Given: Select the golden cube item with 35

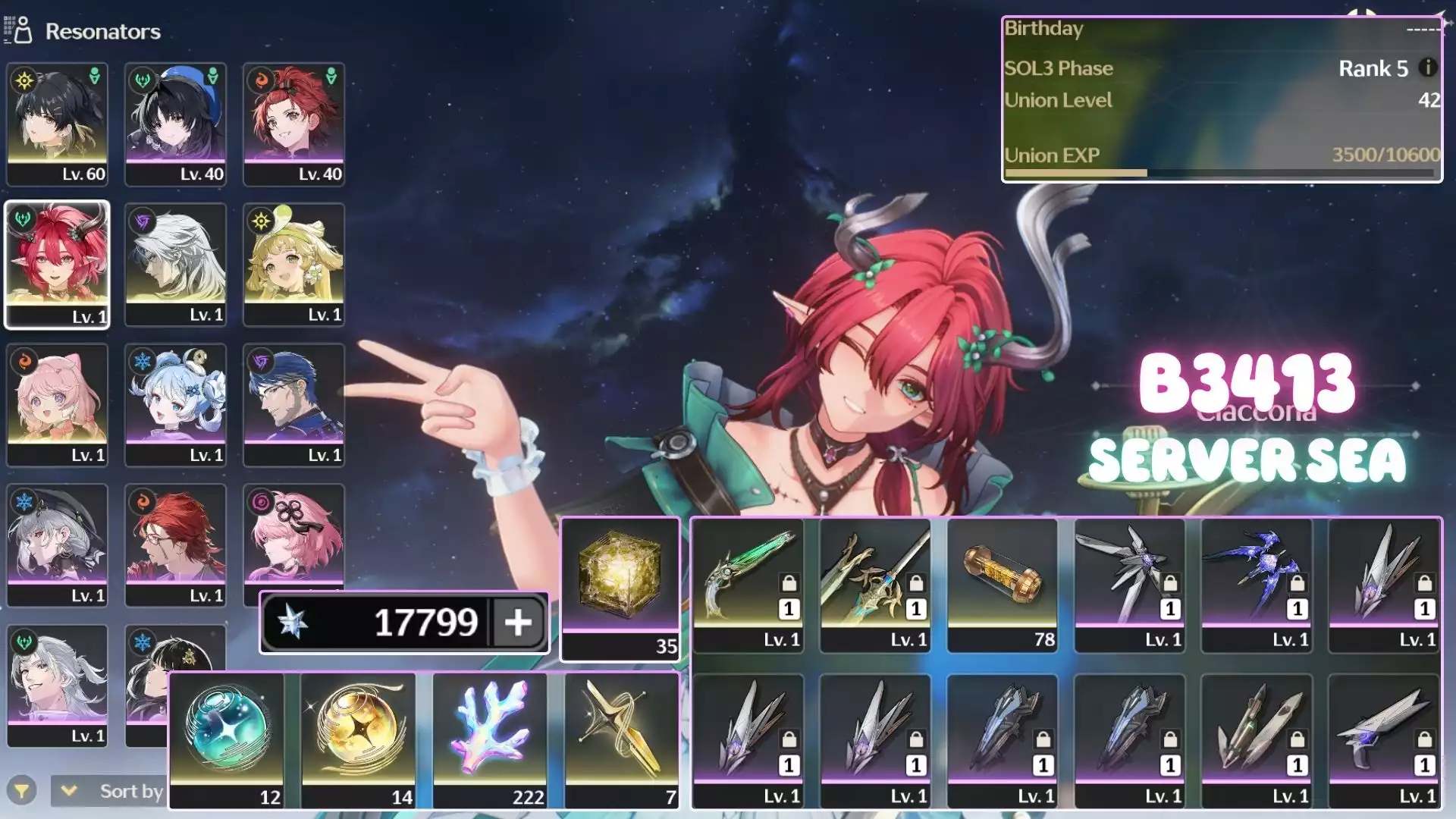Looking at the screenshot, I should 620,588.
